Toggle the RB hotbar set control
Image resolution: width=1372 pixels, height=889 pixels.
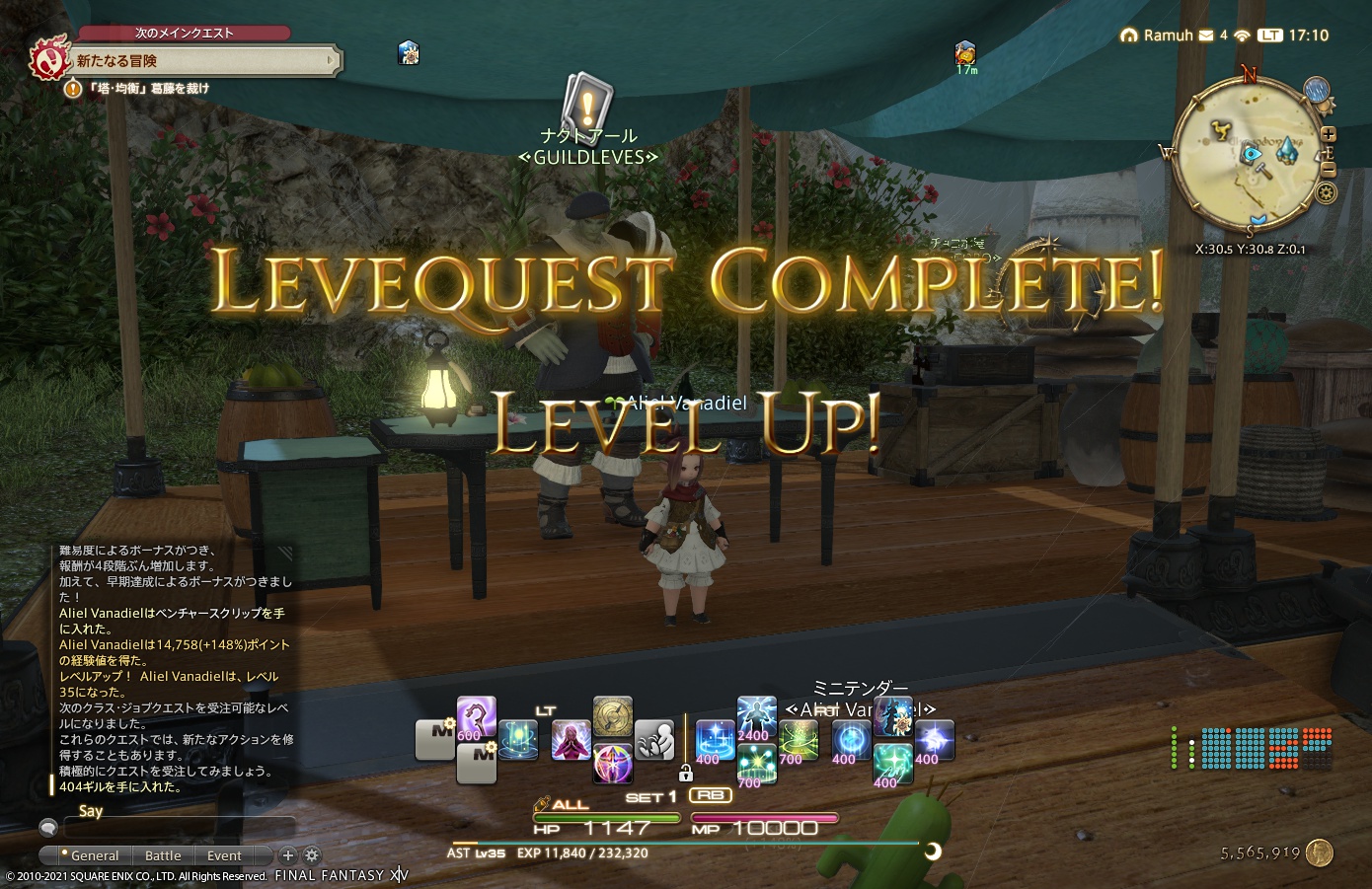(x=711, y=795)
